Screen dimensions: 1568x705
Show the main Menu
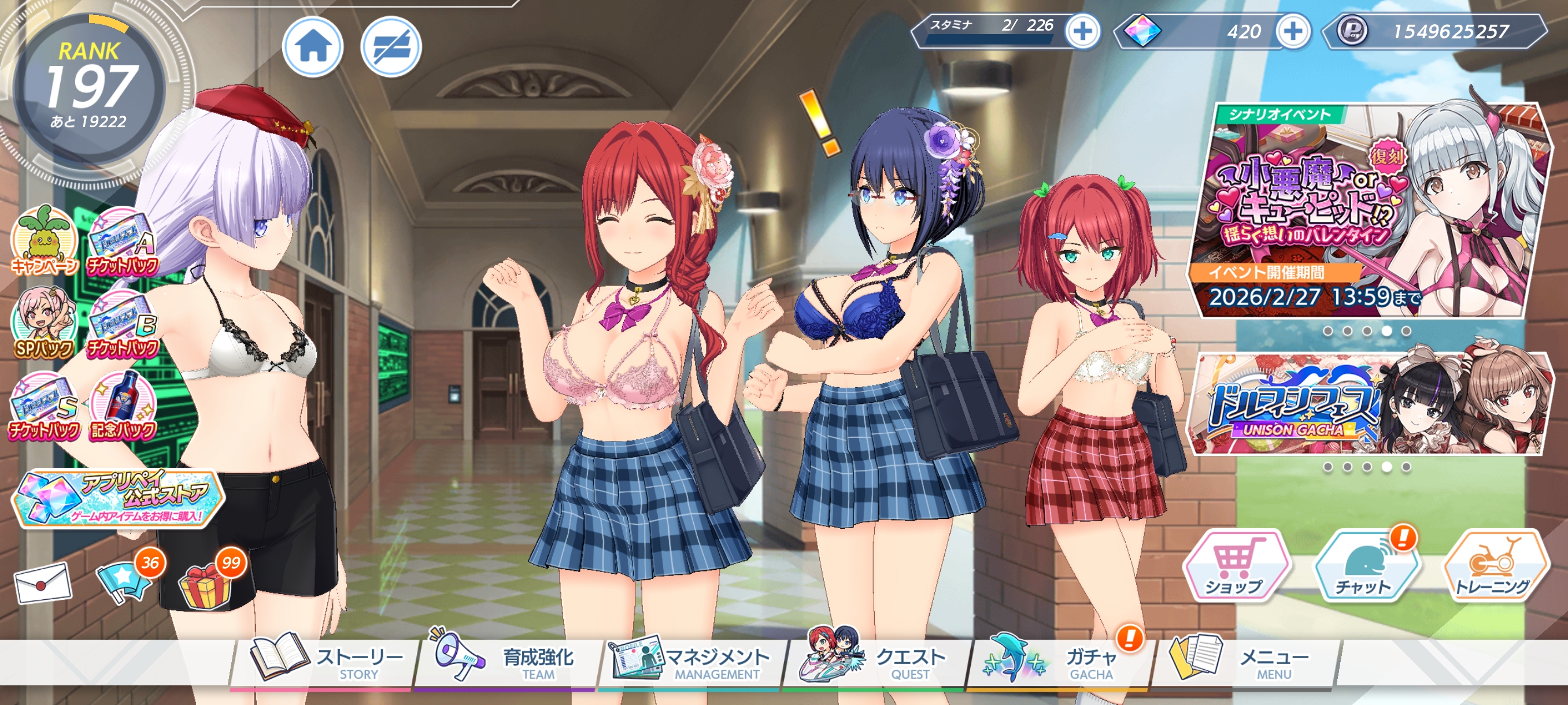click(1242, 662)
